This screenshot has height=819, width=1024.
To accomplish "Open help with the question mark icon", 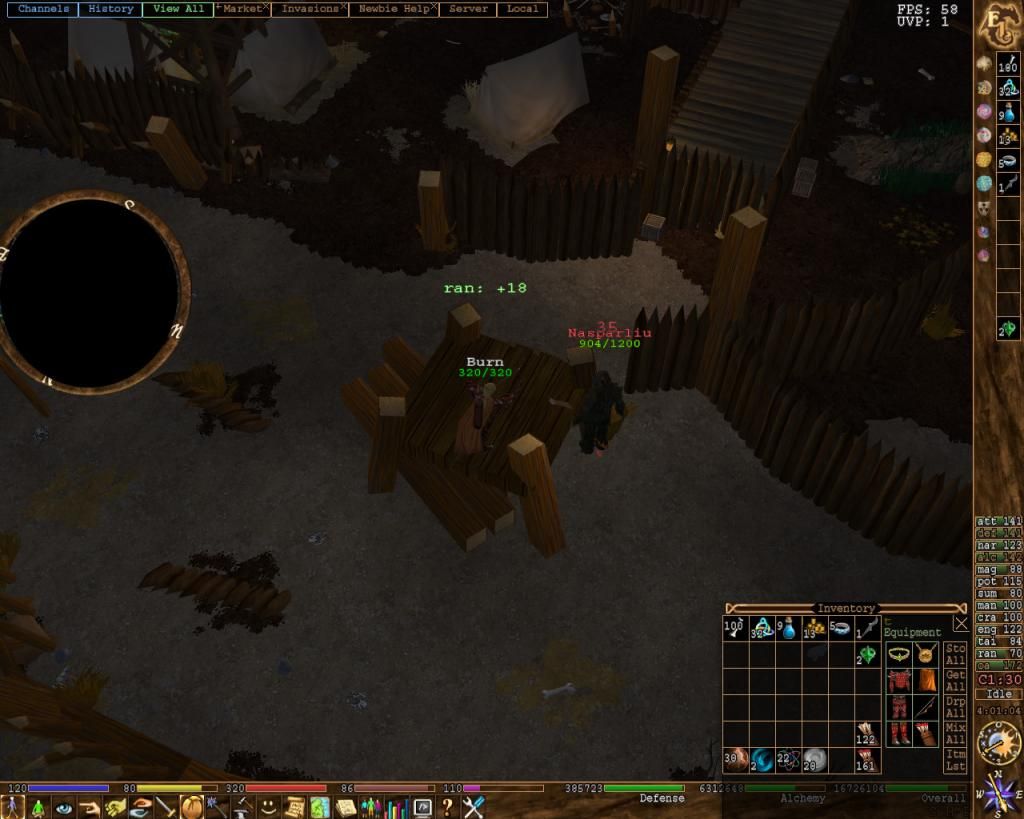I will (447, 807).
